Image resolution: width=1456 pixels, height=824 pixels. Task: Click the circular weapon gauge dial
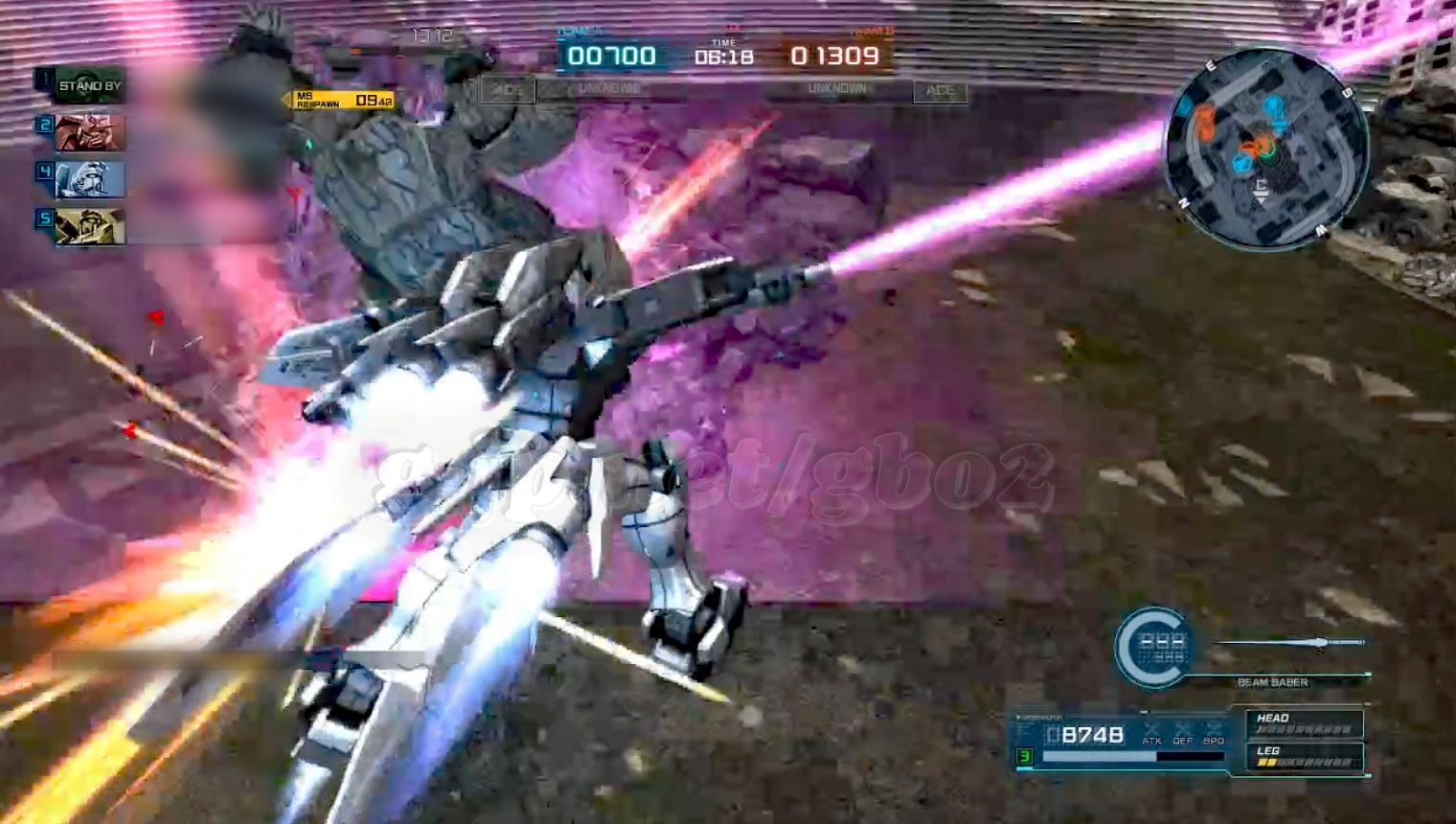(x=1154, y=648)
